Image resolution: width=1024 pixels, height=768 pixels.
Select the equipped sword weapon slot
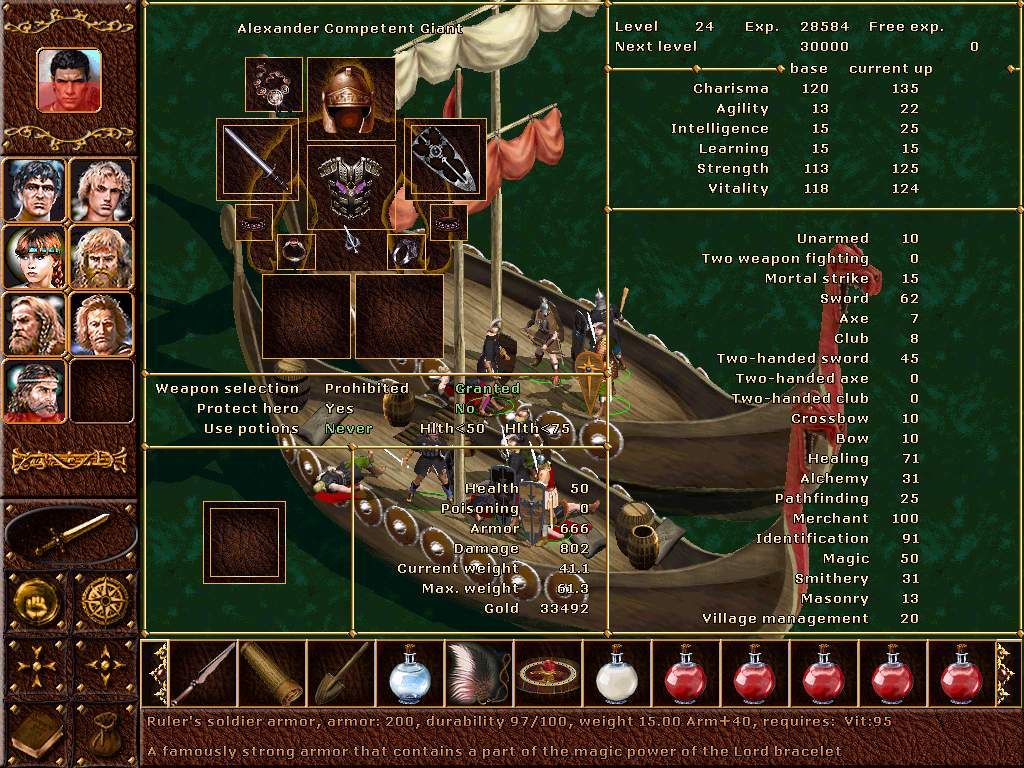tap(257, 160)
